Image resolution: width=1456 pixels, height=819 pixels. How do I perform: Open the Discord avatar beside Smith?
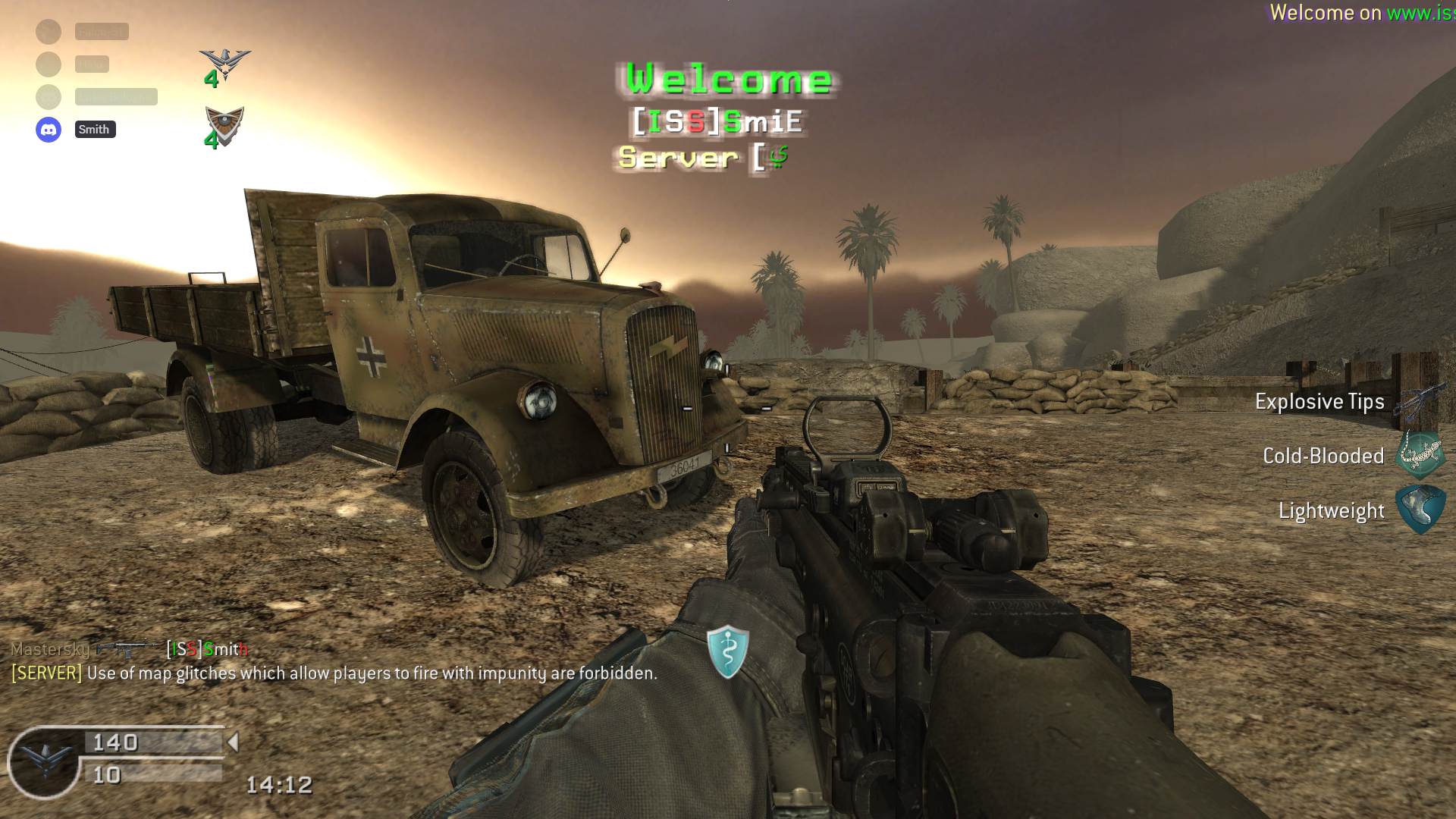[49, 130]
